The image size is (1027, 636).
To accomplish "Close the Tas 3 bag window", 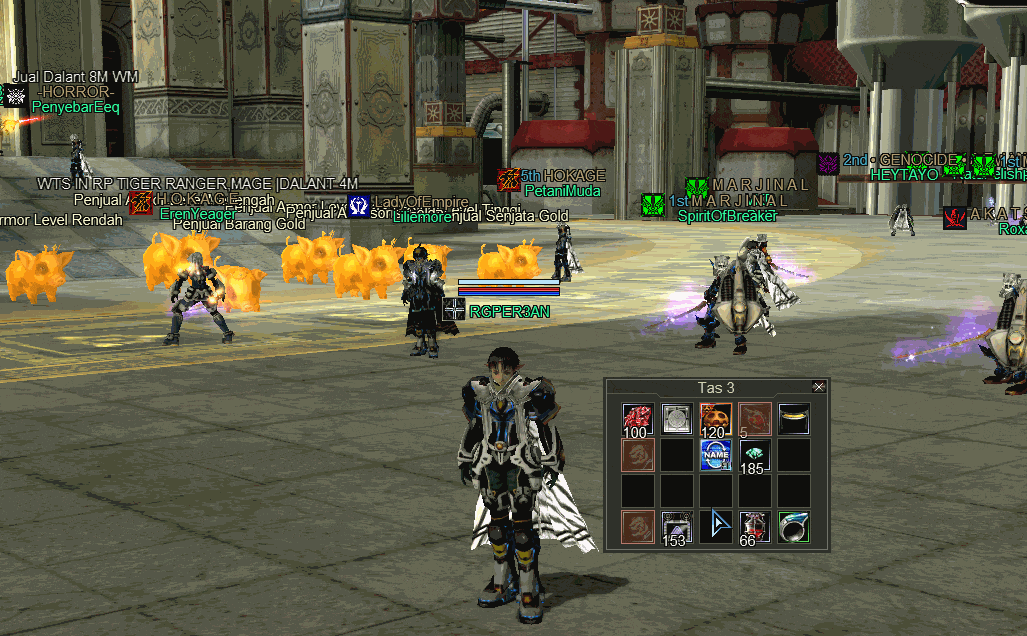I will (x=819, y=387).
